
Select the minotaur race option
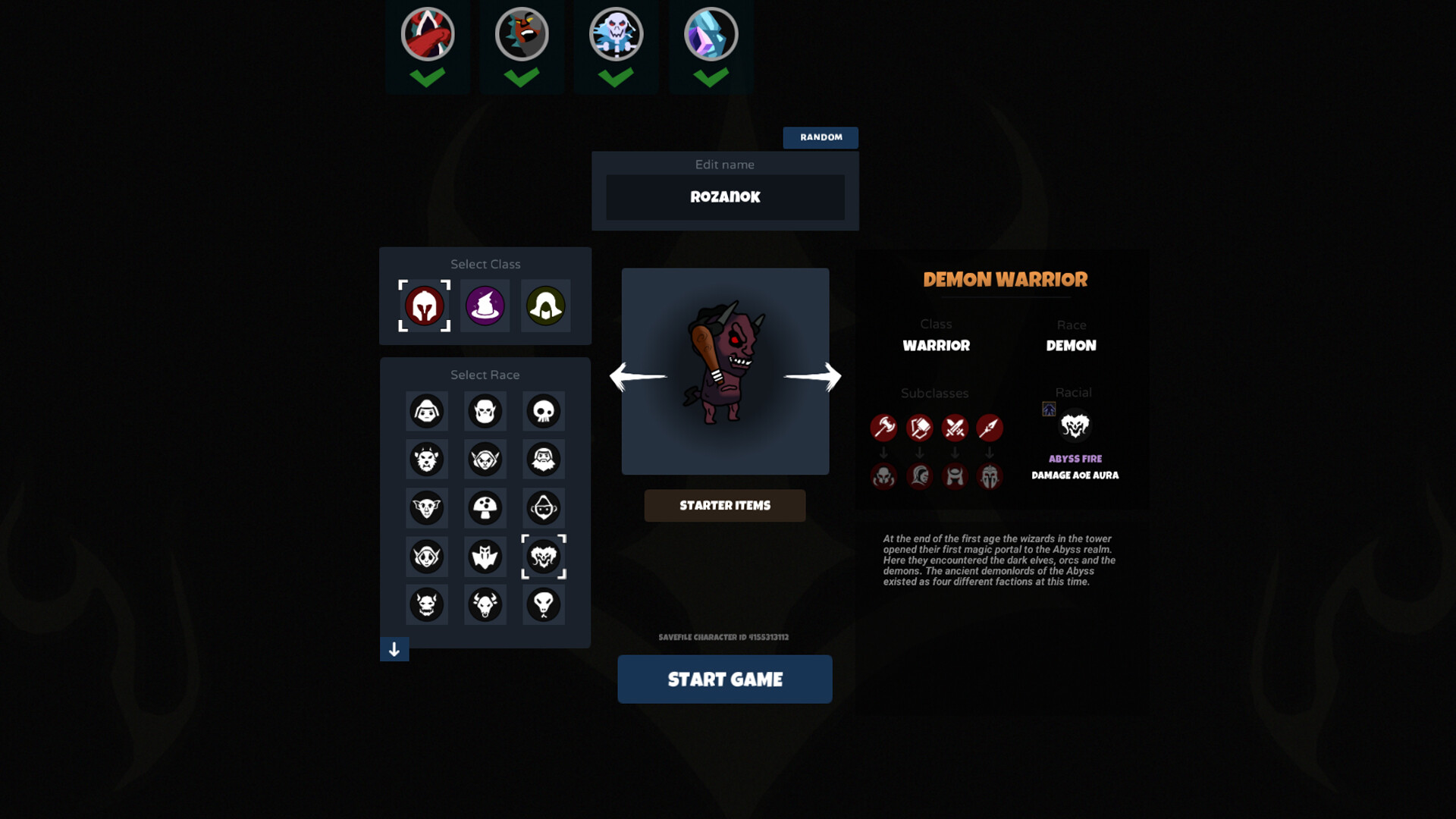click(485, 604)
